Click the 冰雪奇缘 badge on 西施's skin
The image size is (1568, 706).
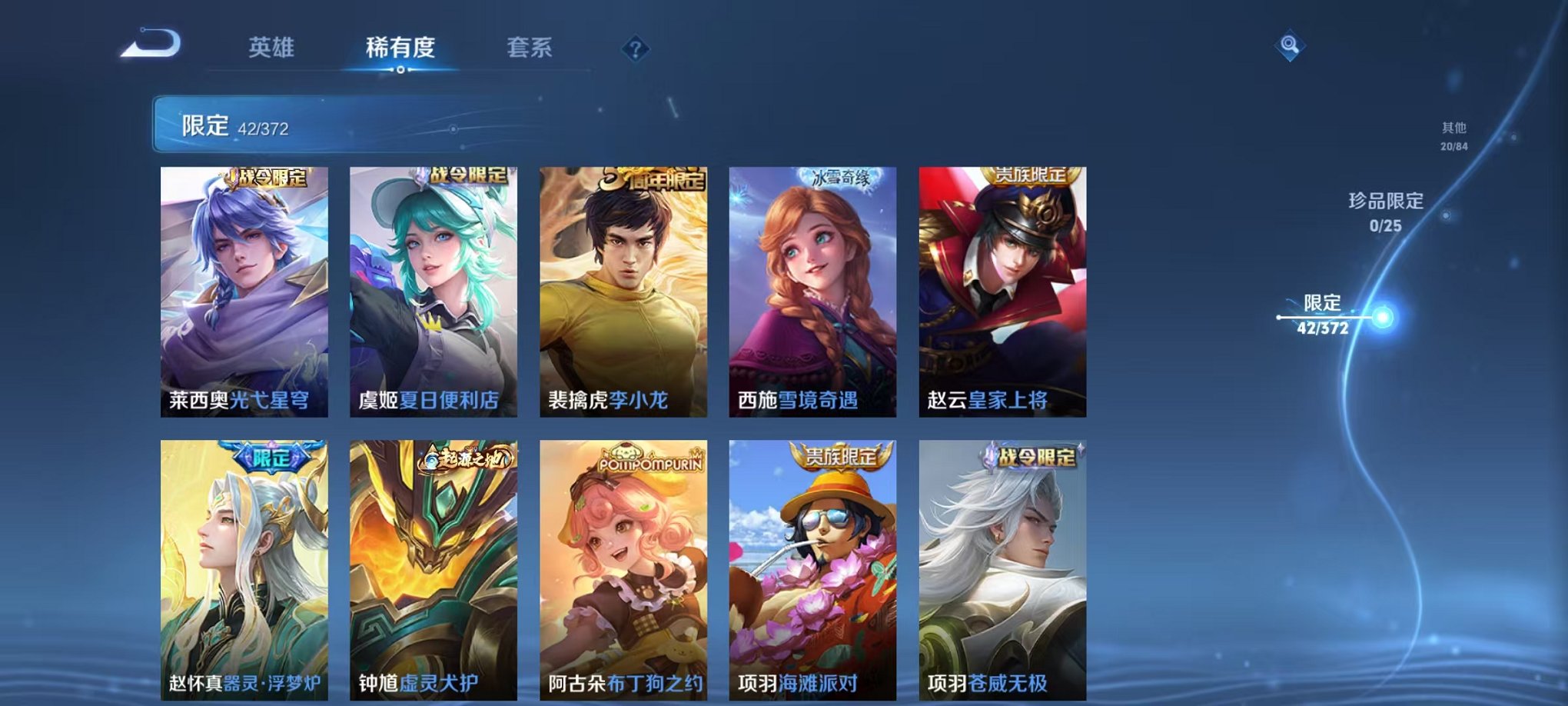tap(839, 178)
